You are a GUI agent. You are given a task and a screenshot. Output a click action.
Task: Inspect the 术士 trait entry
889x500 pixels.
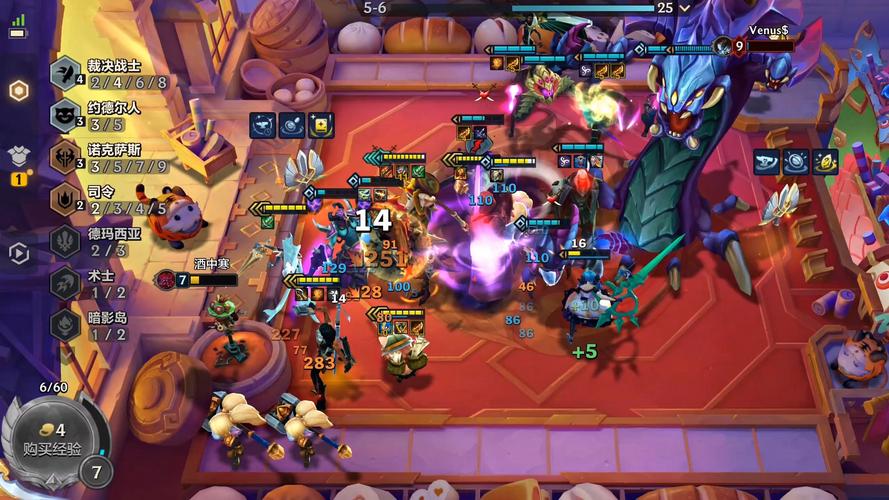point(110,283)
